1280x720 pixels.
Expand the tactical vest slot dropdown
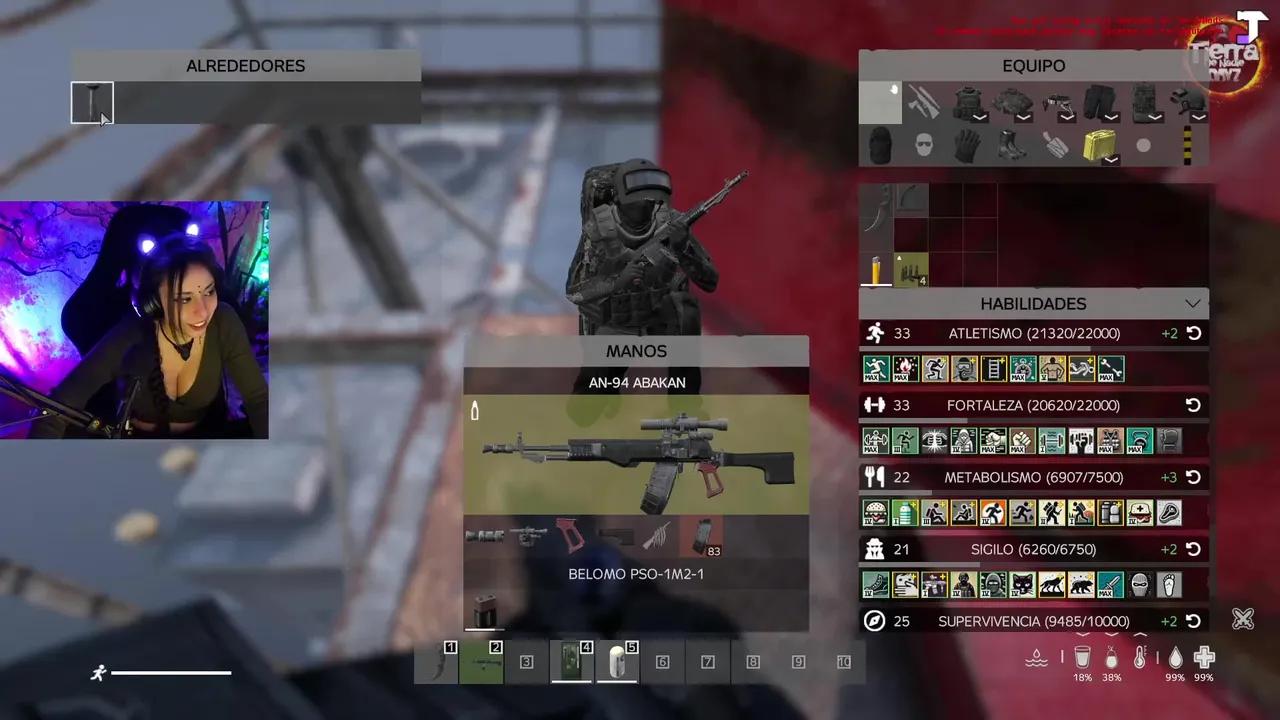[978, 117]
